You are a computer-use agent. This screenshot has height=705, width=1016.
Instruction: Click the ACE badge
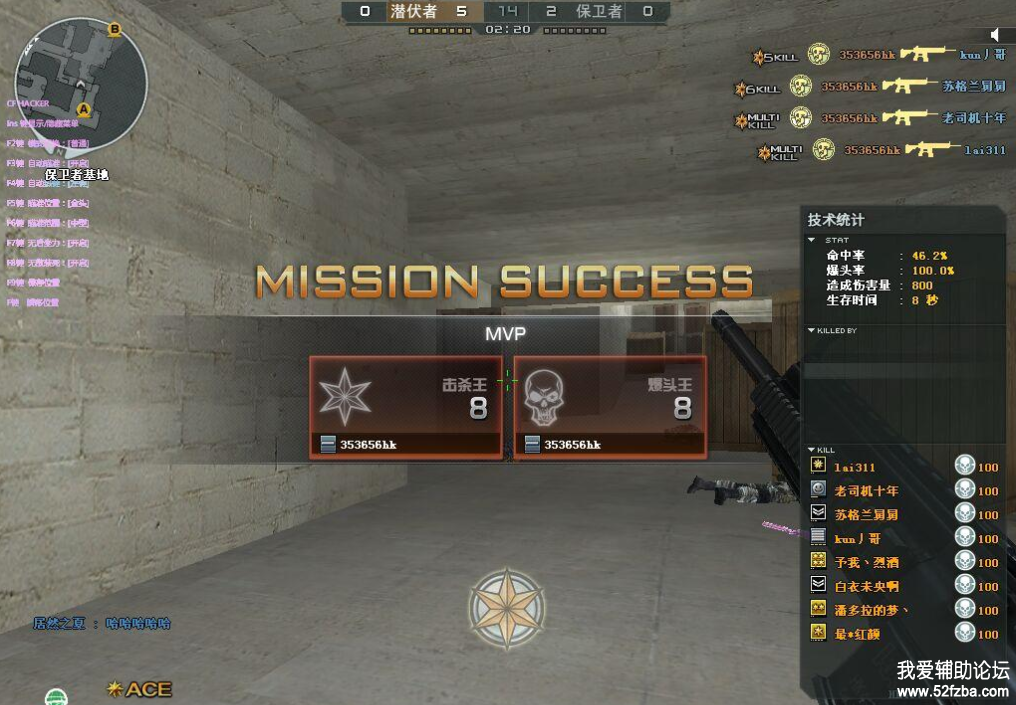(140, 689)
